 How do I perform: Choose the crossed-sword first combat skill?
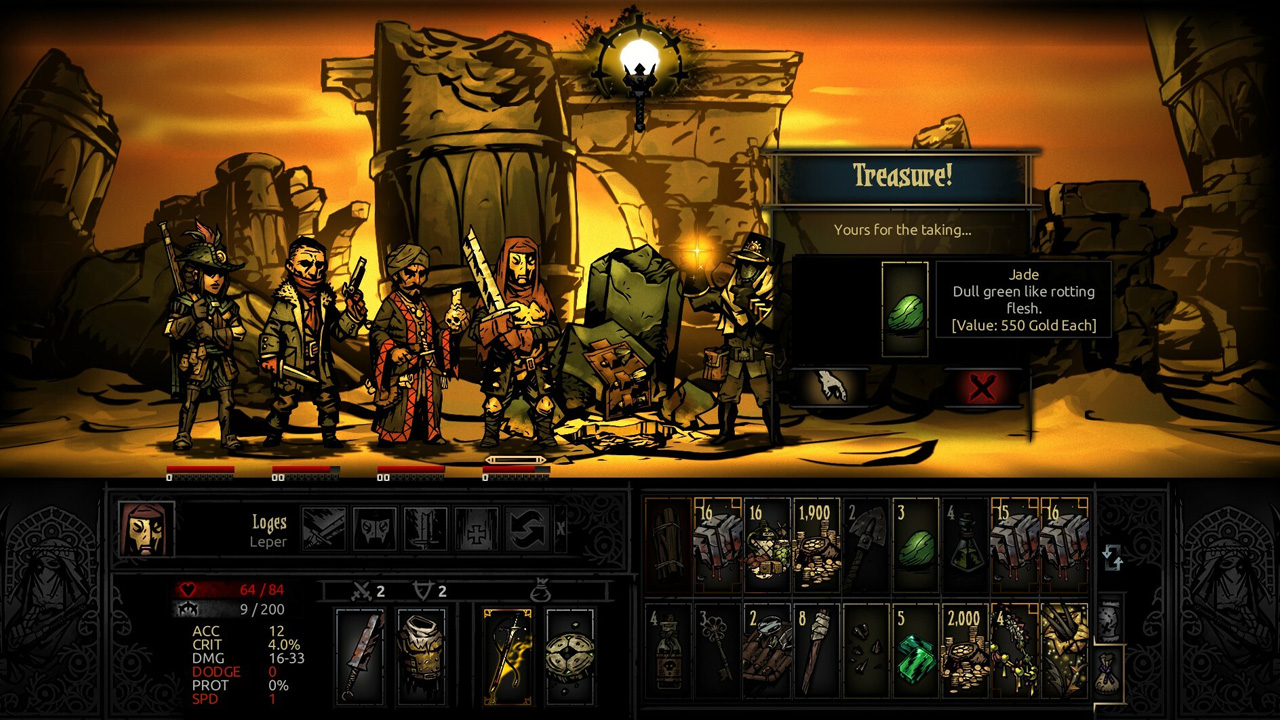pyautogui.click(x=324, y=528)
